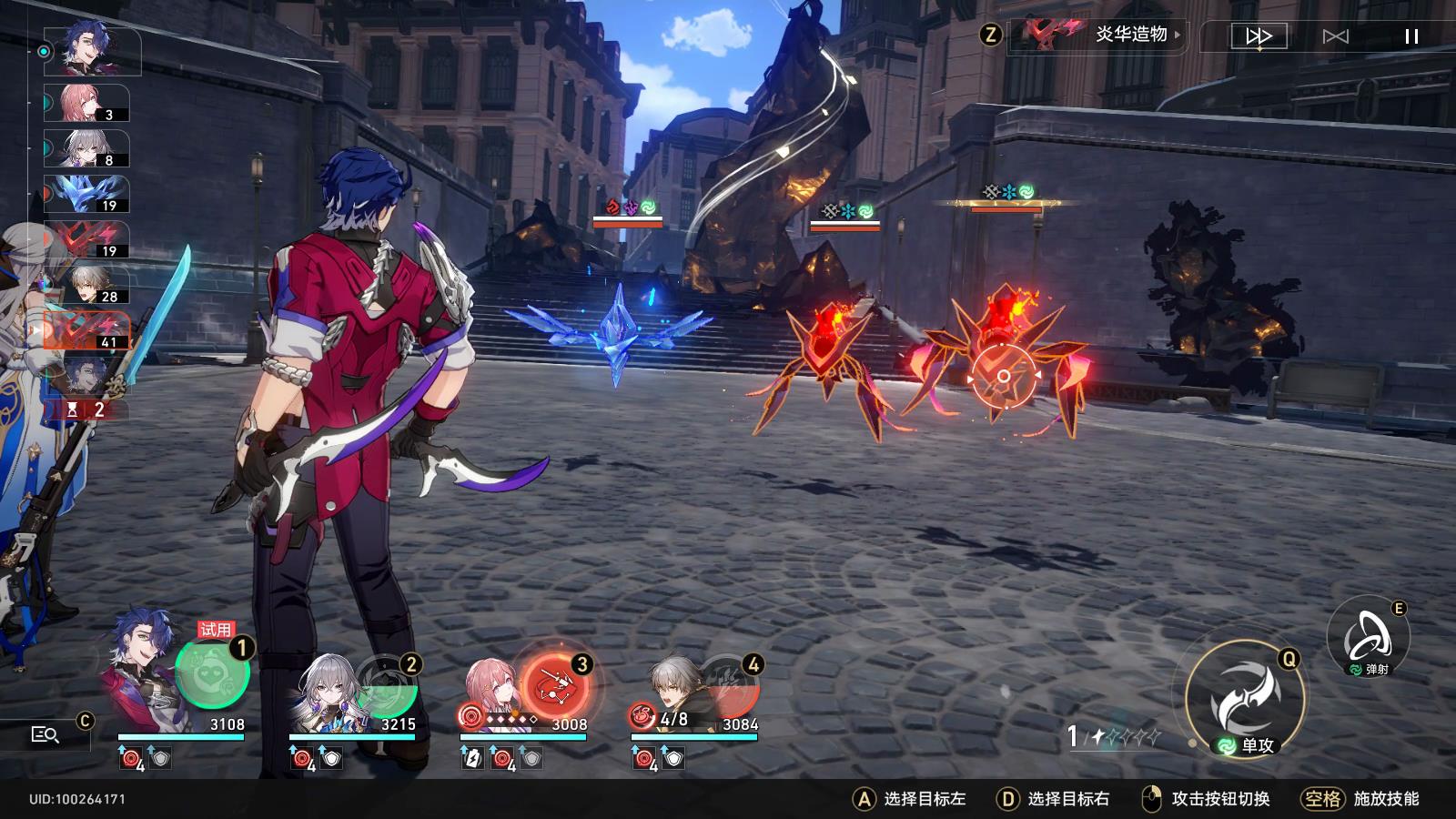
Task: Select turn-order portrait marked 8
Action: pyautogui.click(x=86, y=148)
